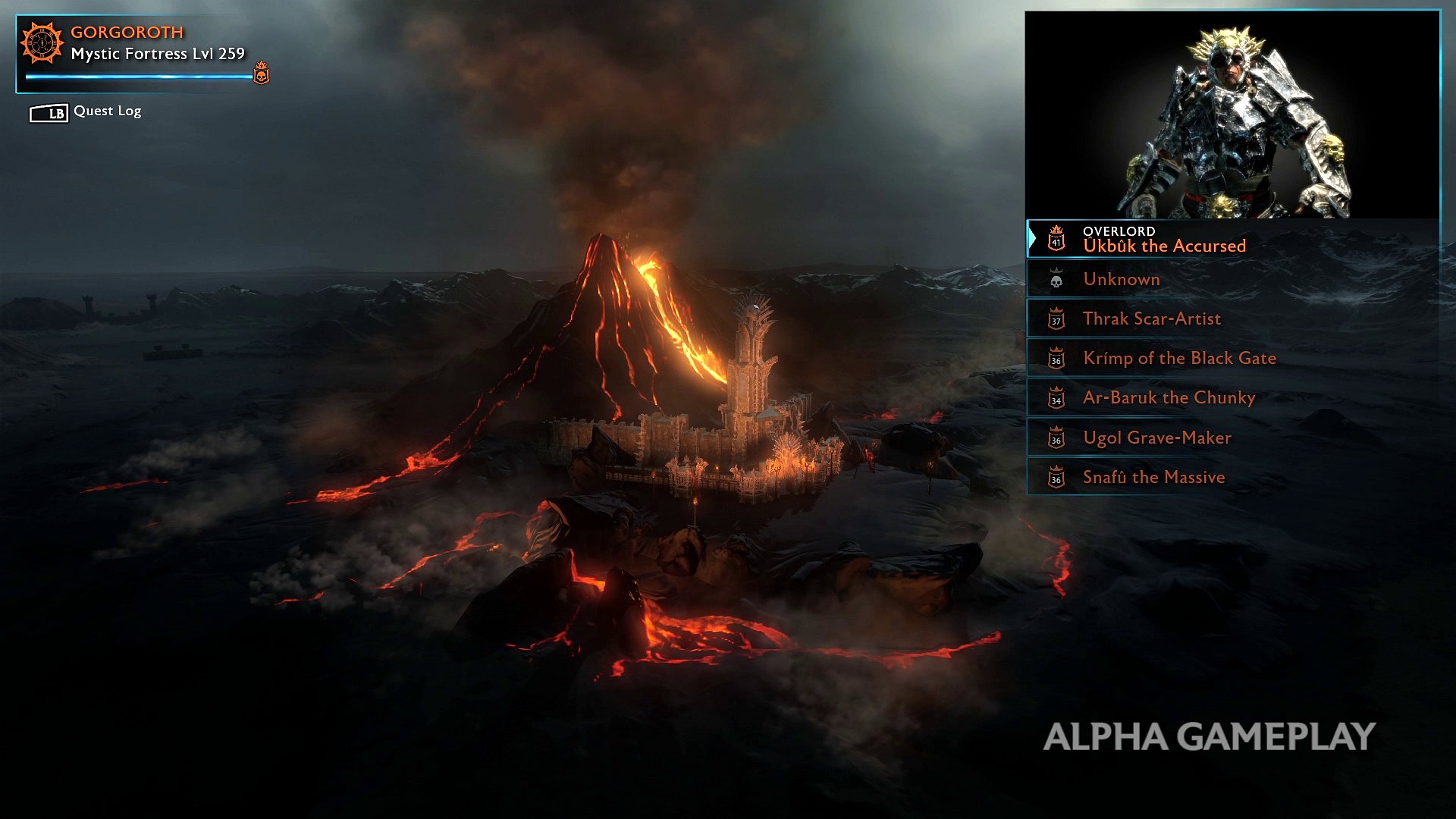Select Overlord Ûkbûk the Accursed

pyautogui.click(x=1164, y=239)
